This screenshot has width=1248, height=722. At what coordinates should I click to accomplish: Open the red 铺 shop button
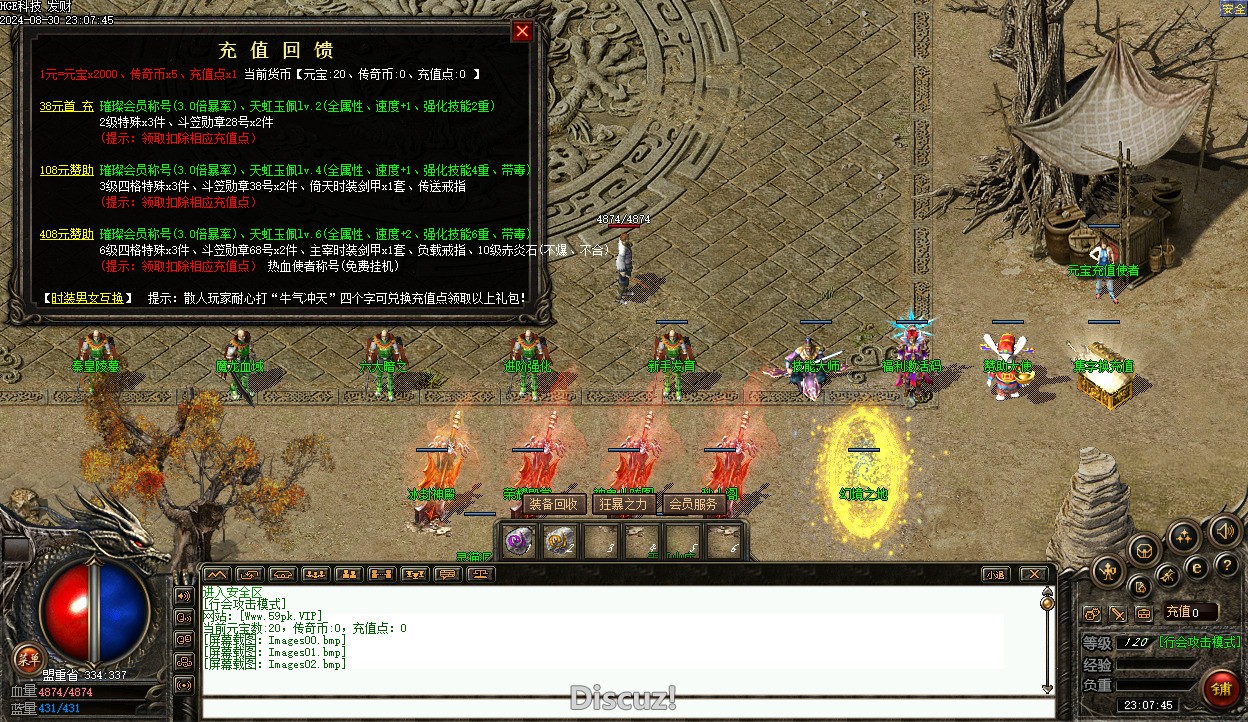(1220, 689)
